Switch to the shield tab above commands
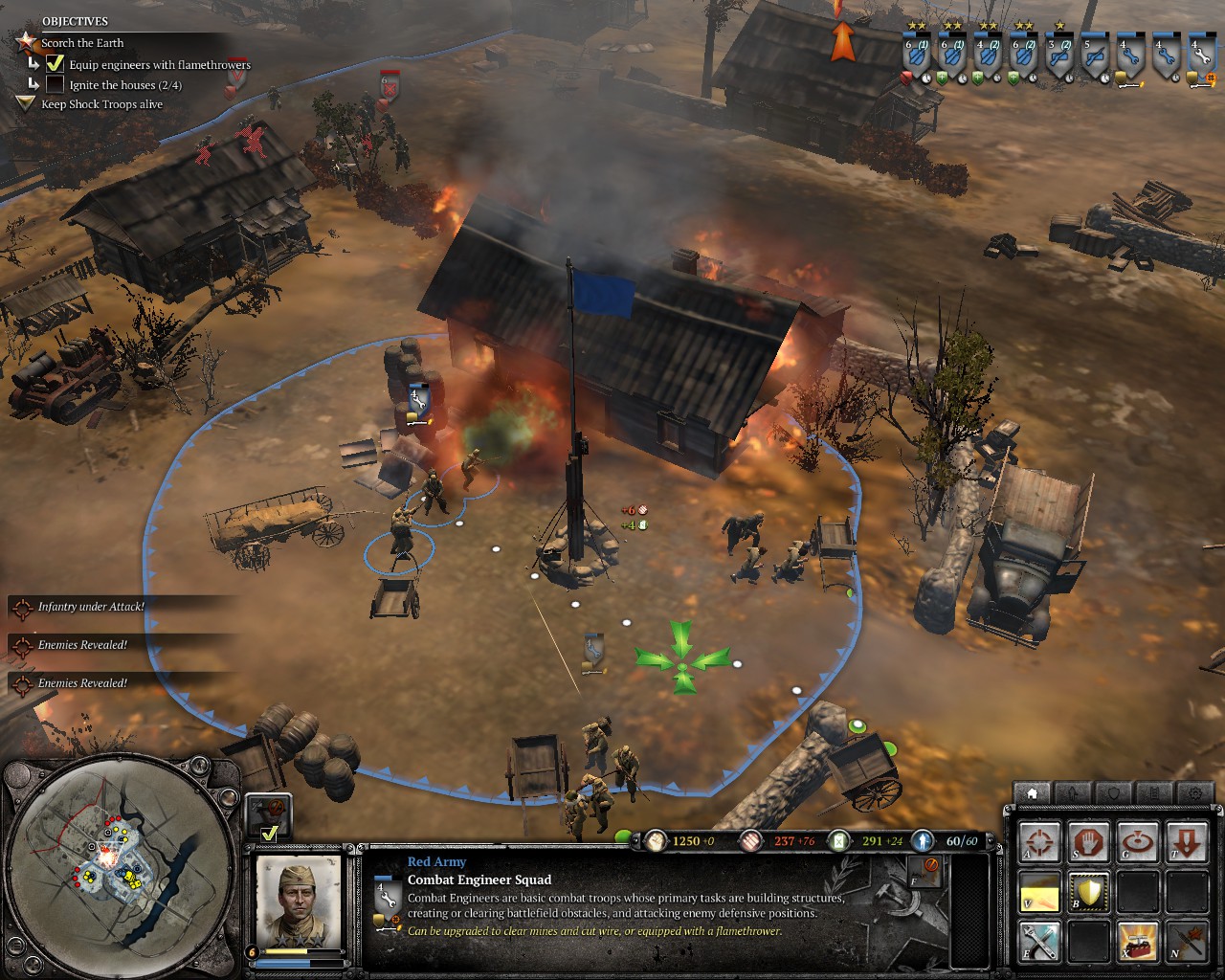1225x980 pixels. 1113,793
